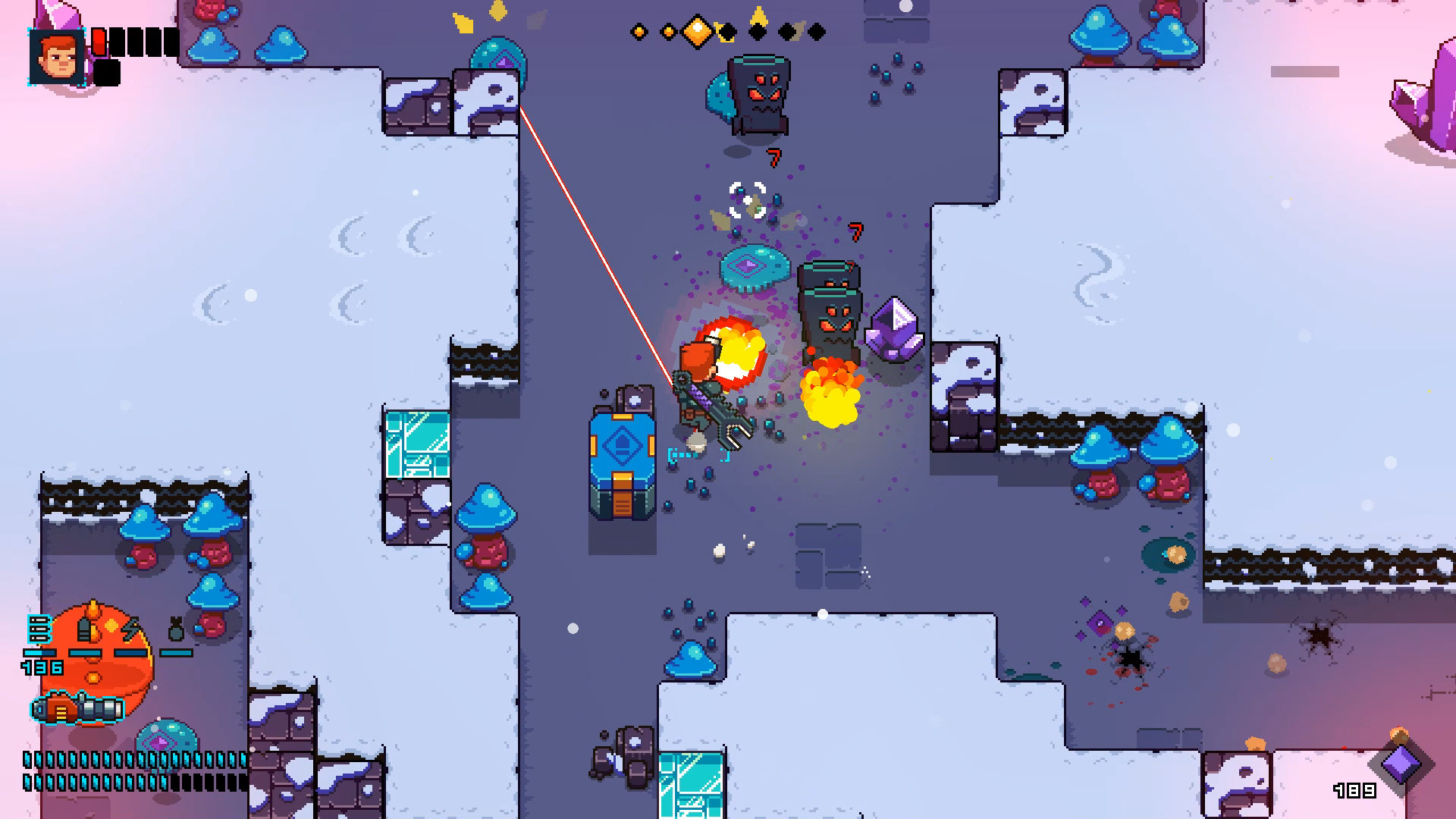This screenshot has height=819, width=1456.
Task: Click the first black diamond marker top center
Action: click(x=726, y=32)
